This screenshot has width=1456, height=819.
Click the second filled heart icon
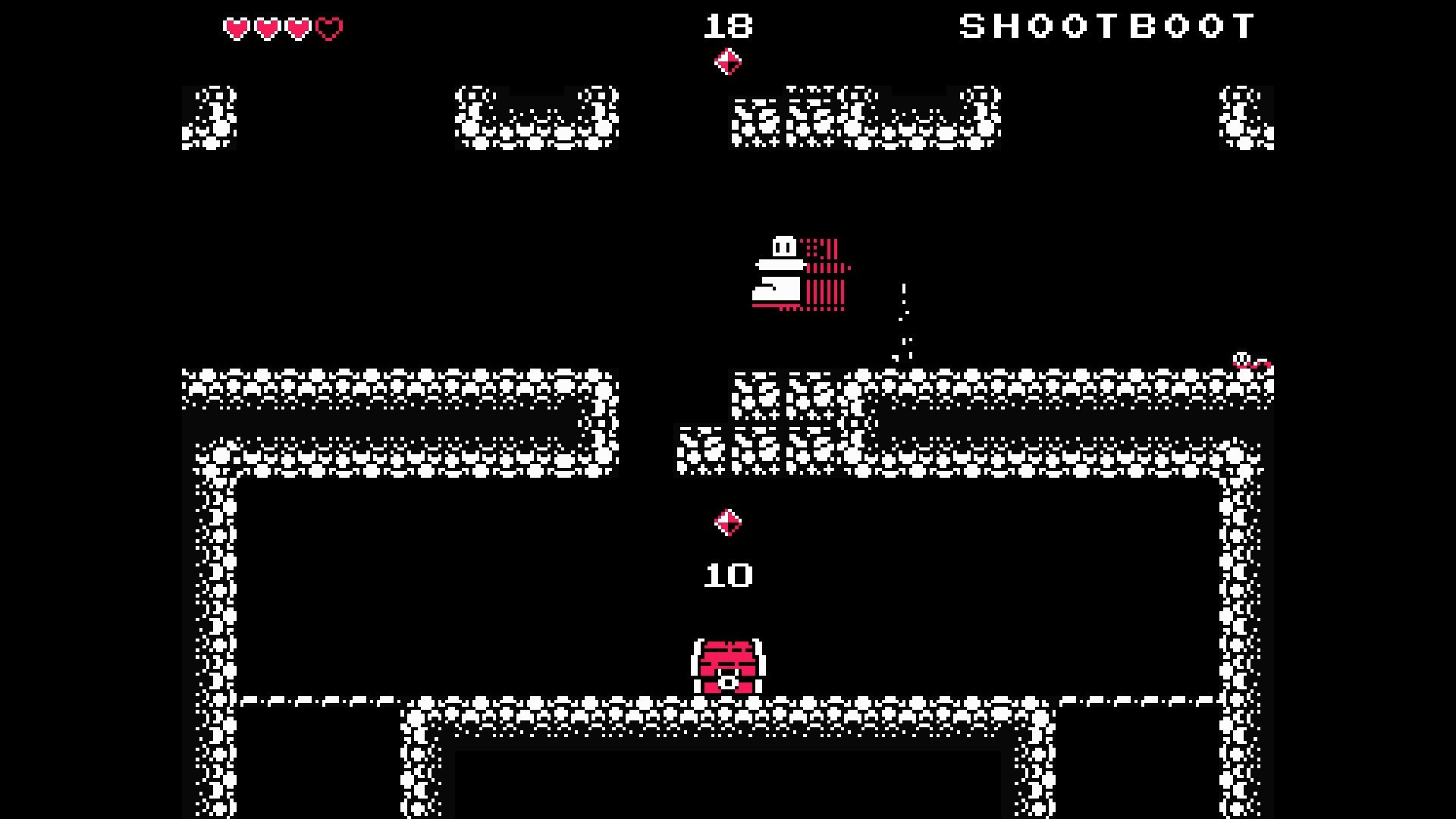266,27
